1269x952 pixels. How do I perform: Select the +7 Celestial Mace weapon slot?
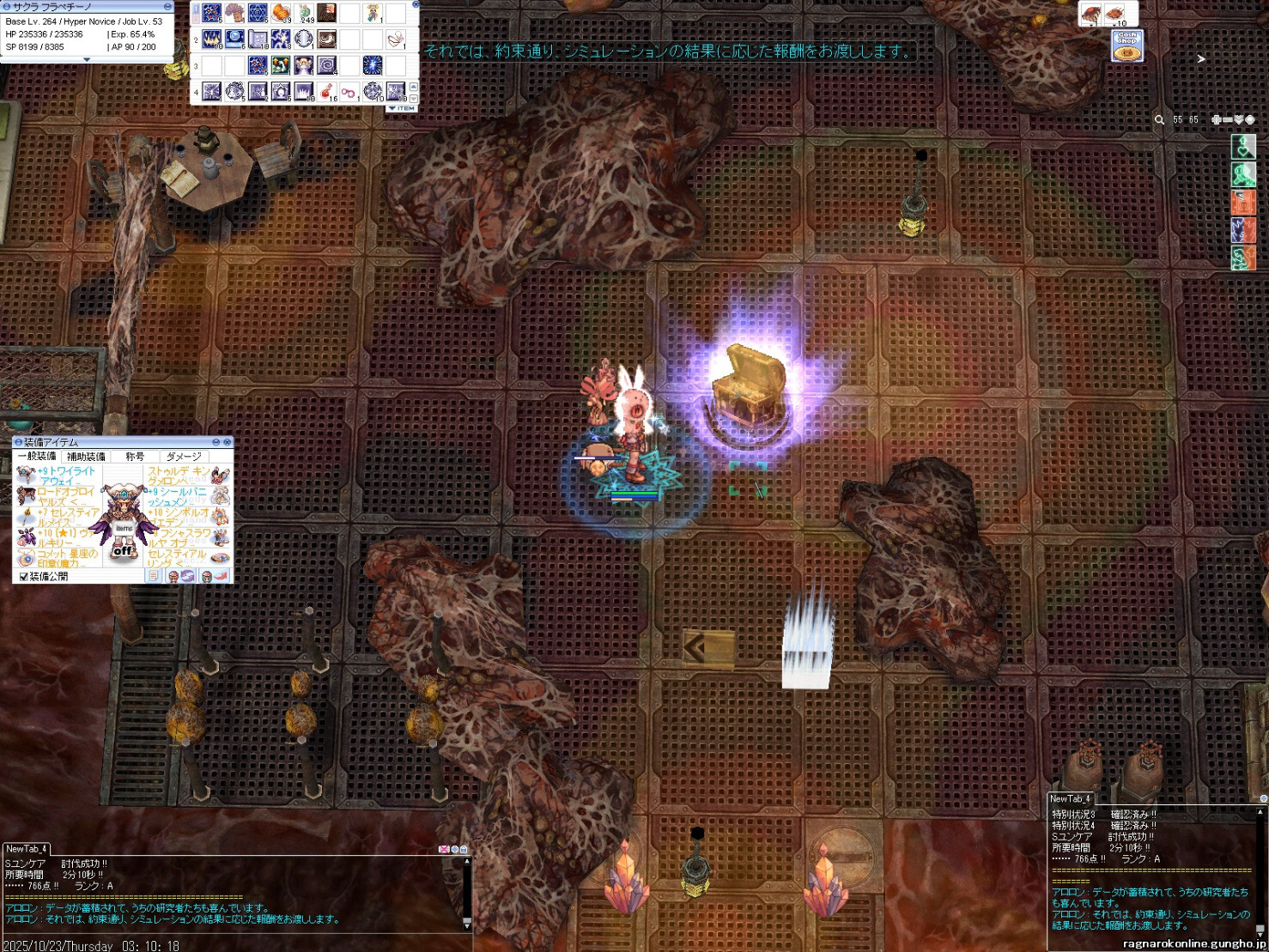[x=26, y=516]
